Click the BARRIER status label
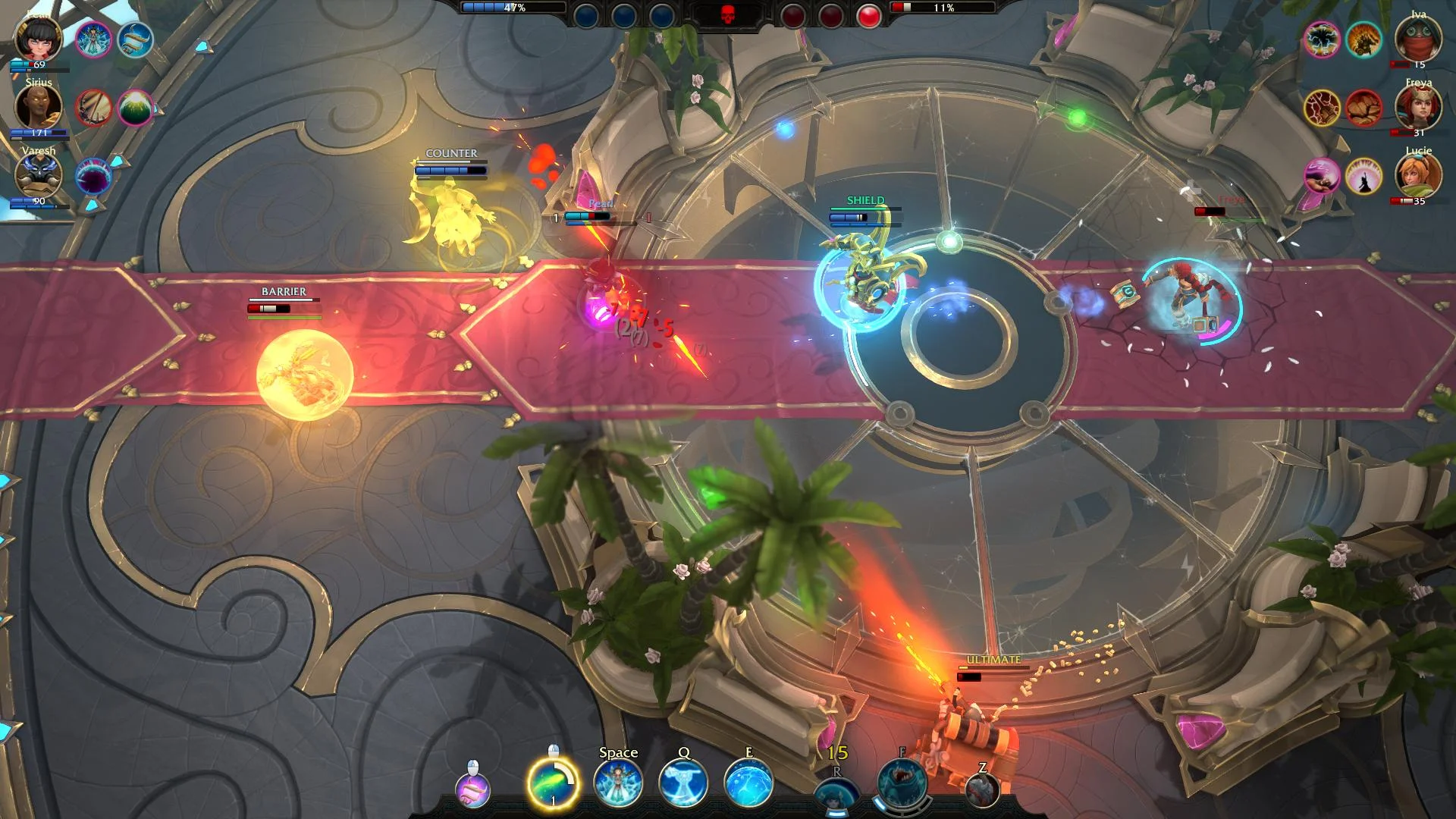This screenshot has height=819, width=1456. 283,290
